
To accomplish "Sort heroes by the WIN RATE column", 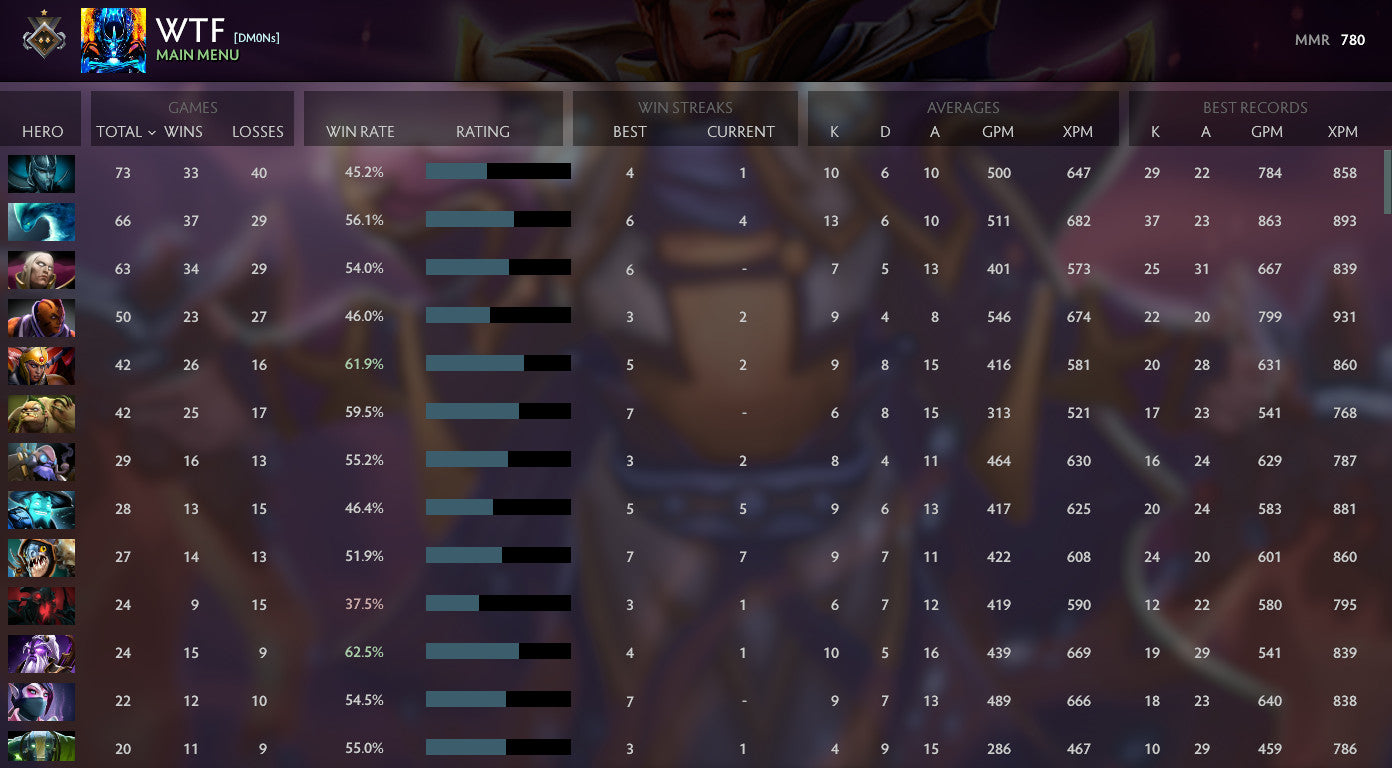I will click(359, 131).
